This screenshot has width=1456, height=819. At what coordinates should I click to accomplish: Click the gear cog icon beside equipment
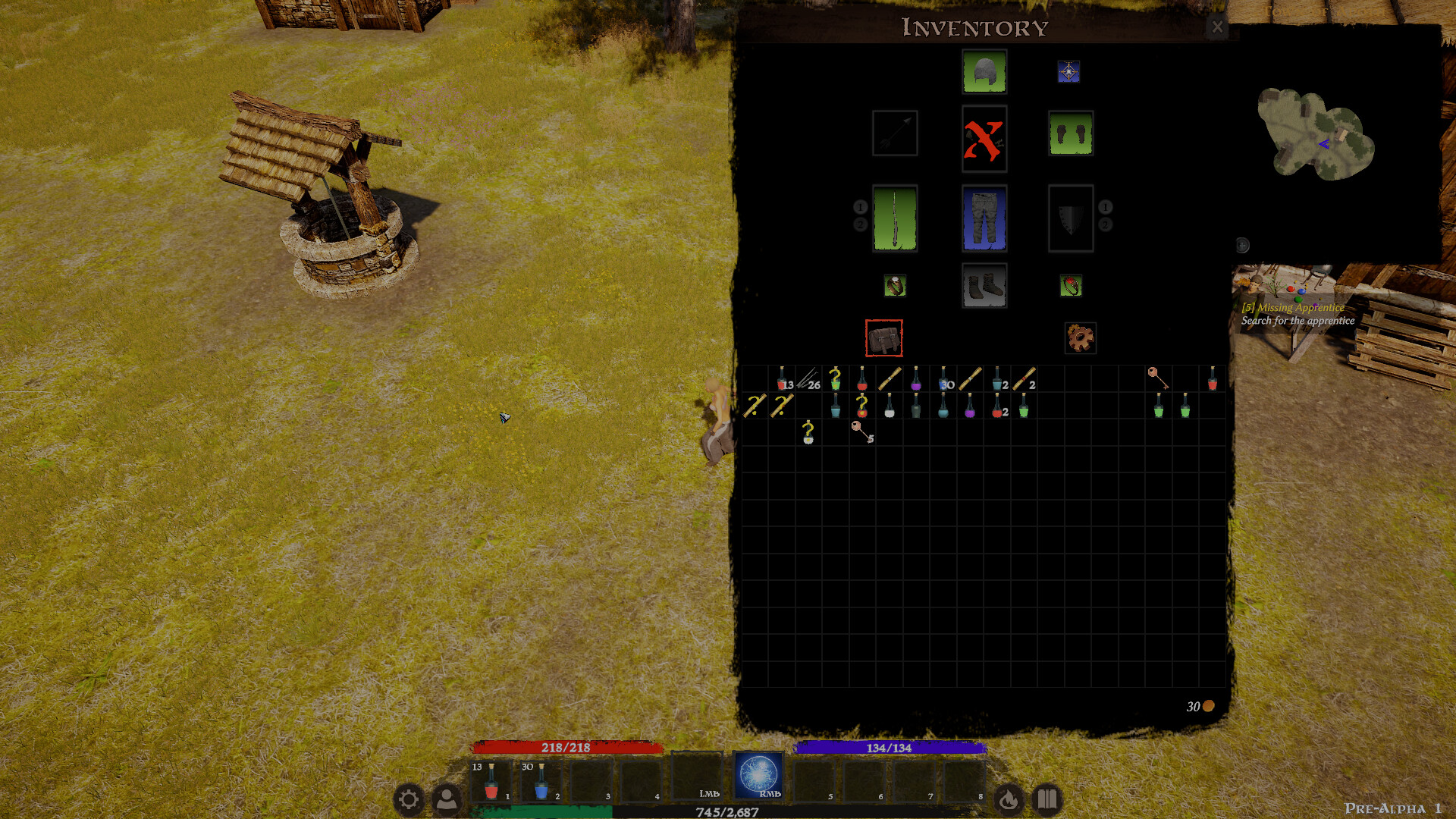click(1079, 337)
